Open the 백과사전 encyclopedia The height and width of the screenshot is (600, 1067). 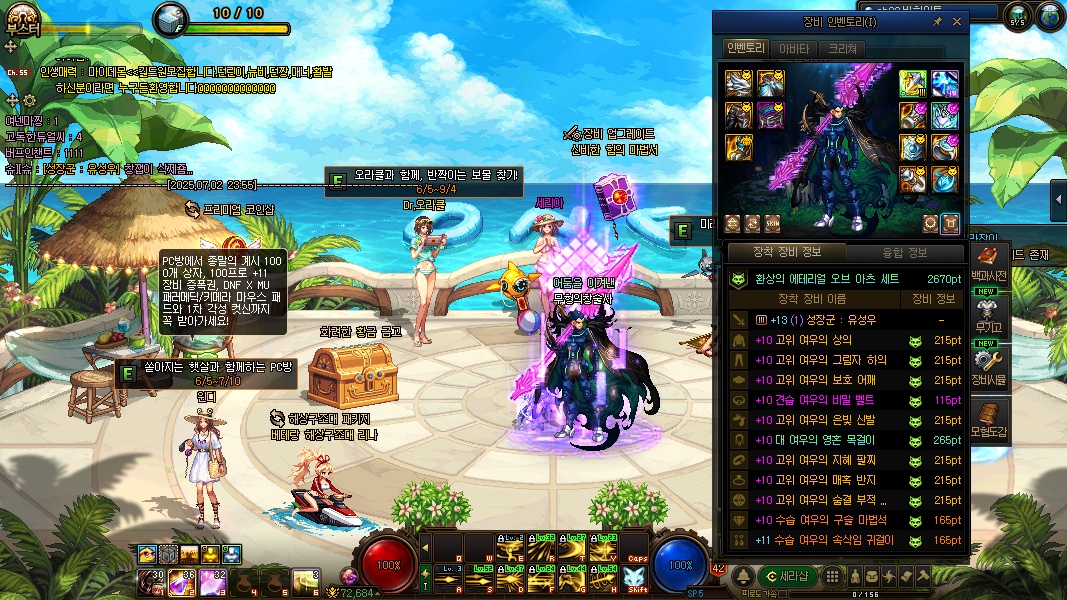[988, 258]
